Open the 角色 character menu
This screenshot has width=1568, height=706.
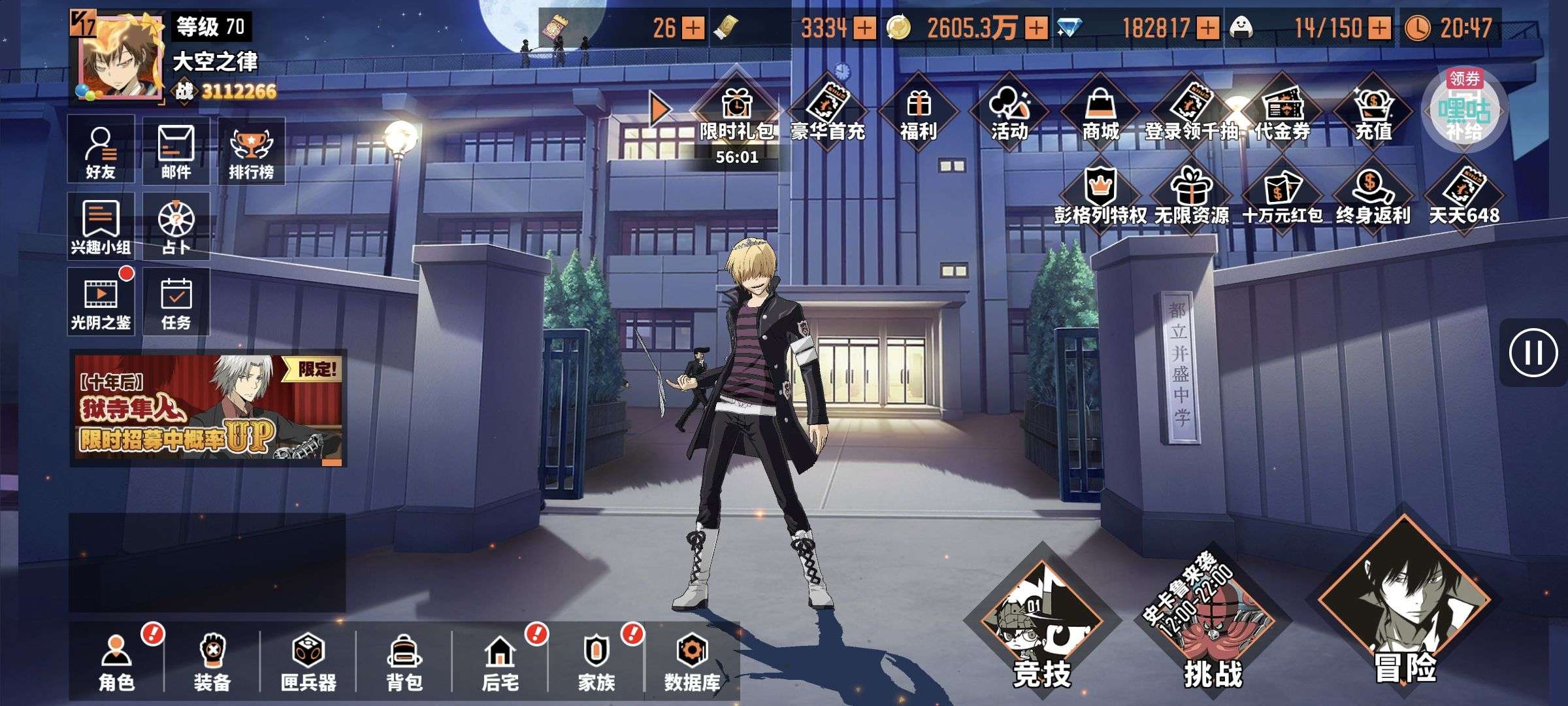(116, 660)
